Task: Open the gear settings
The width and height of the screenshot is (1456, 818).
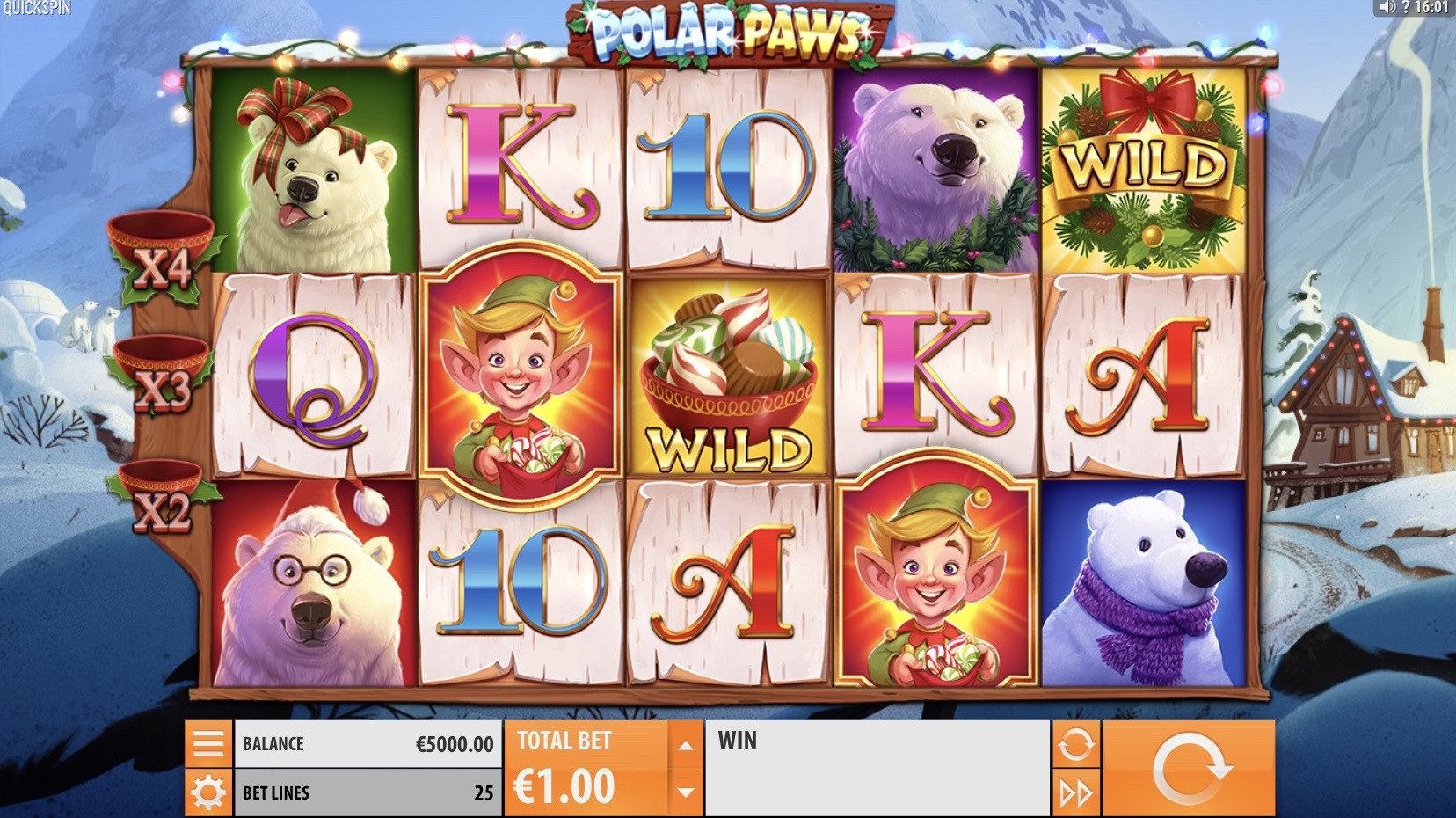Action: [x=208, y=793]
